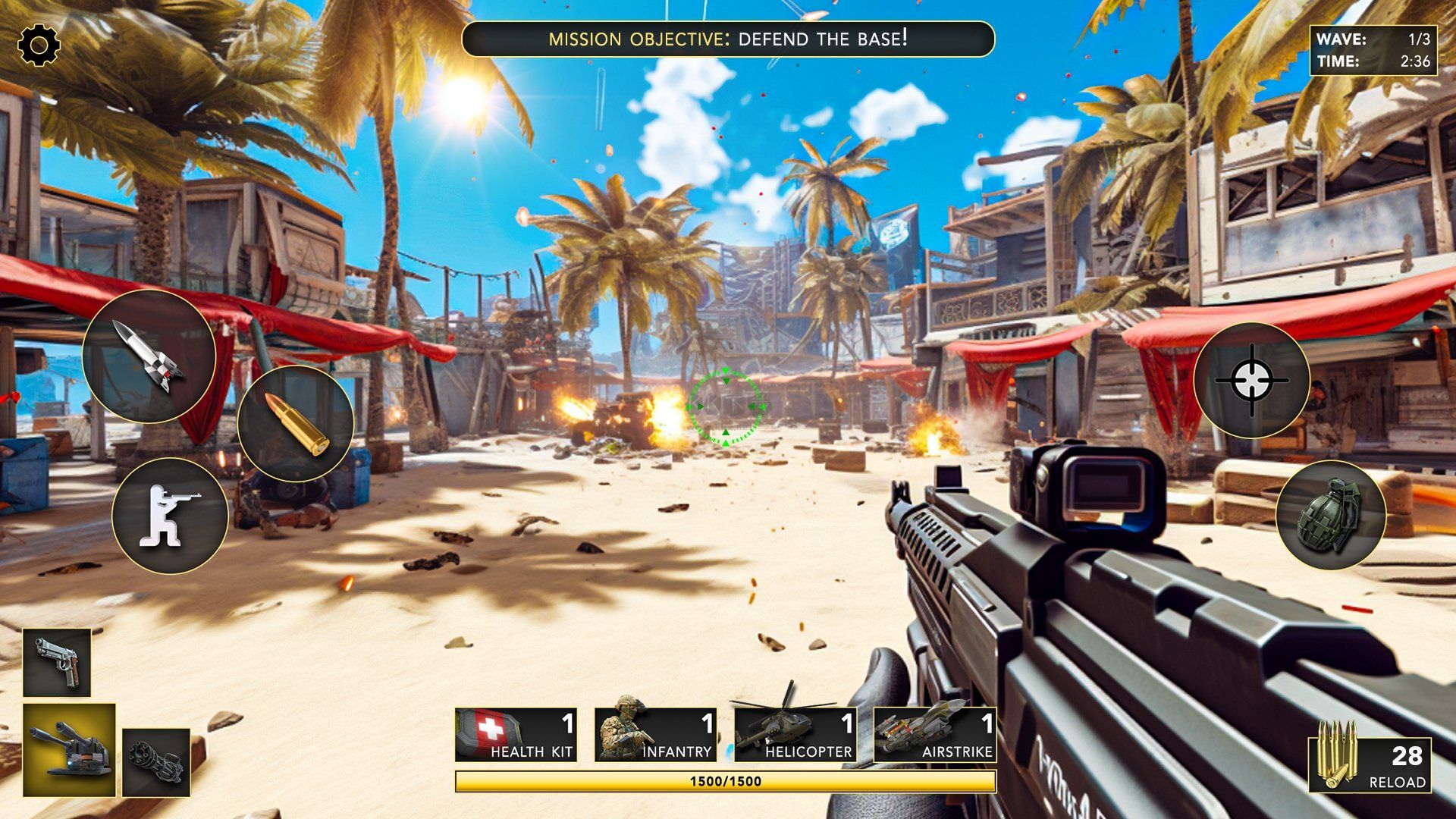Launch an Airstrike
1456x819 pixels.
tap(934, 735)
